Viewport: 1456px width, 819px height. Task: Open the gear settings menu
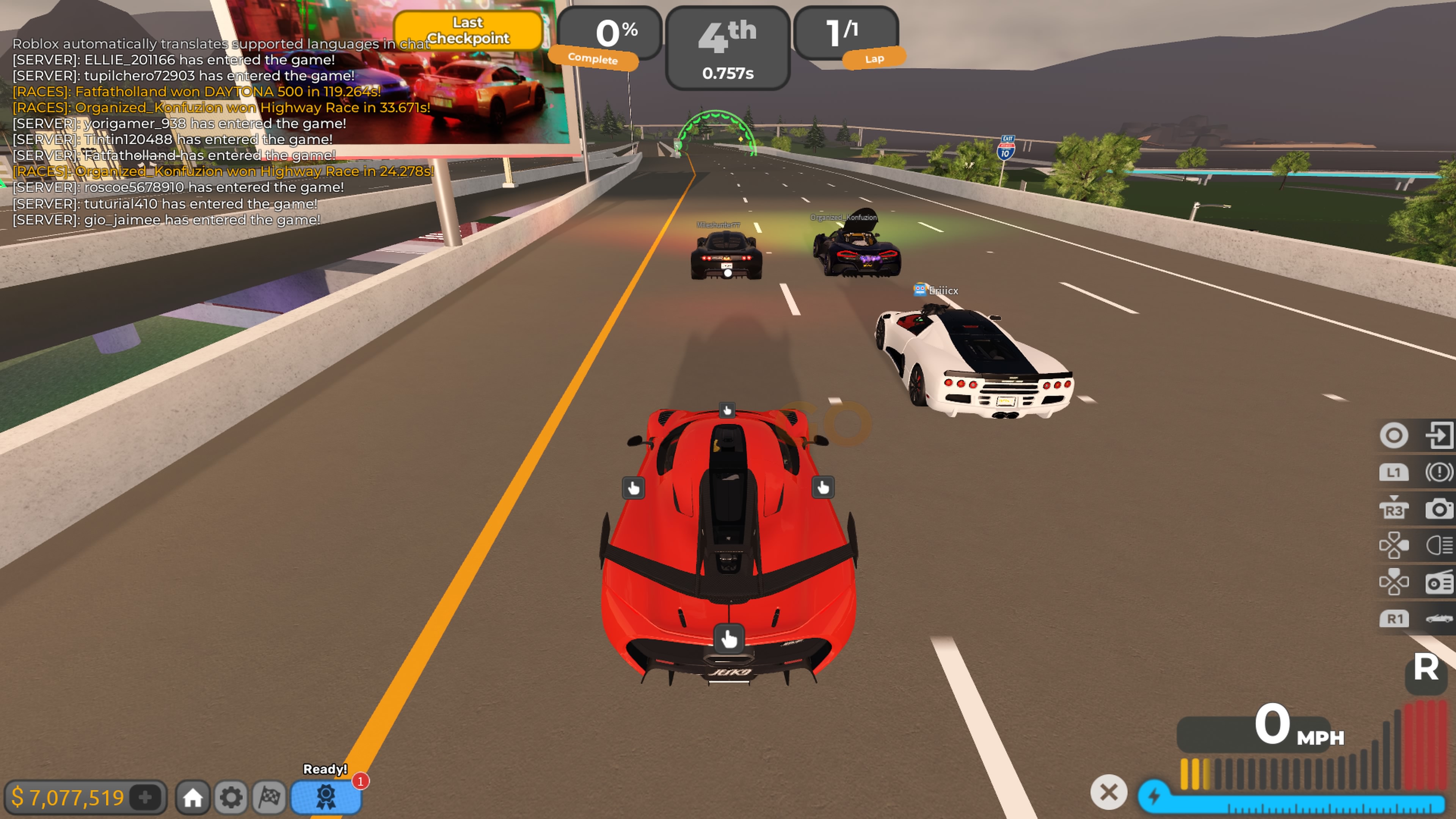point(231,797)
